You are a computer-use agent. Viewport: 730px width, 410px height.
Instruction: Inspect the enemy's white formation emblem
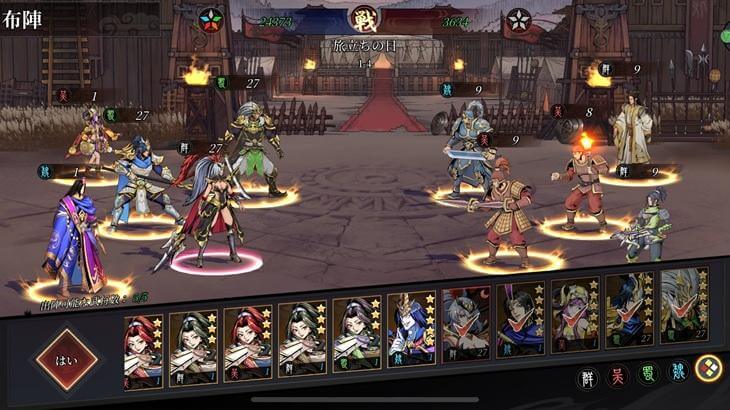(518, 19)
